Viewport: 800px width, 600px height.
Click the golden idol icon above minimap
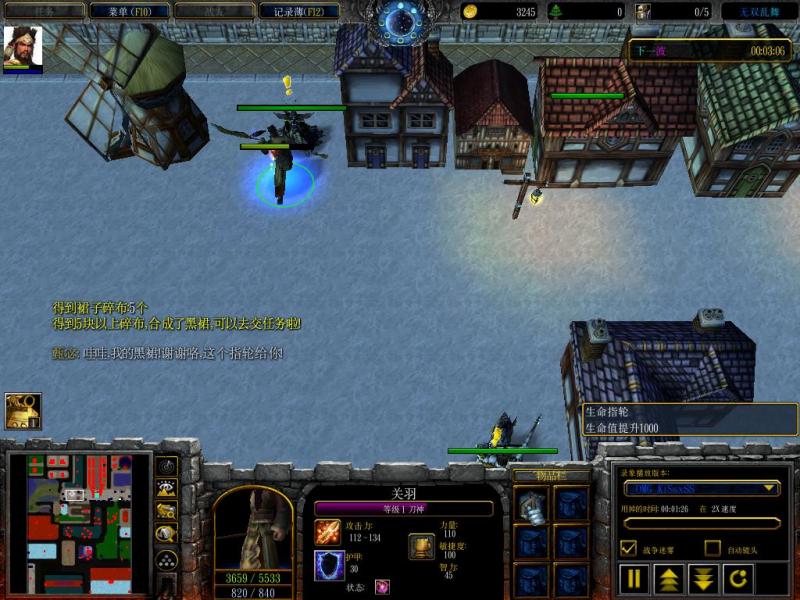coord(23,411)
